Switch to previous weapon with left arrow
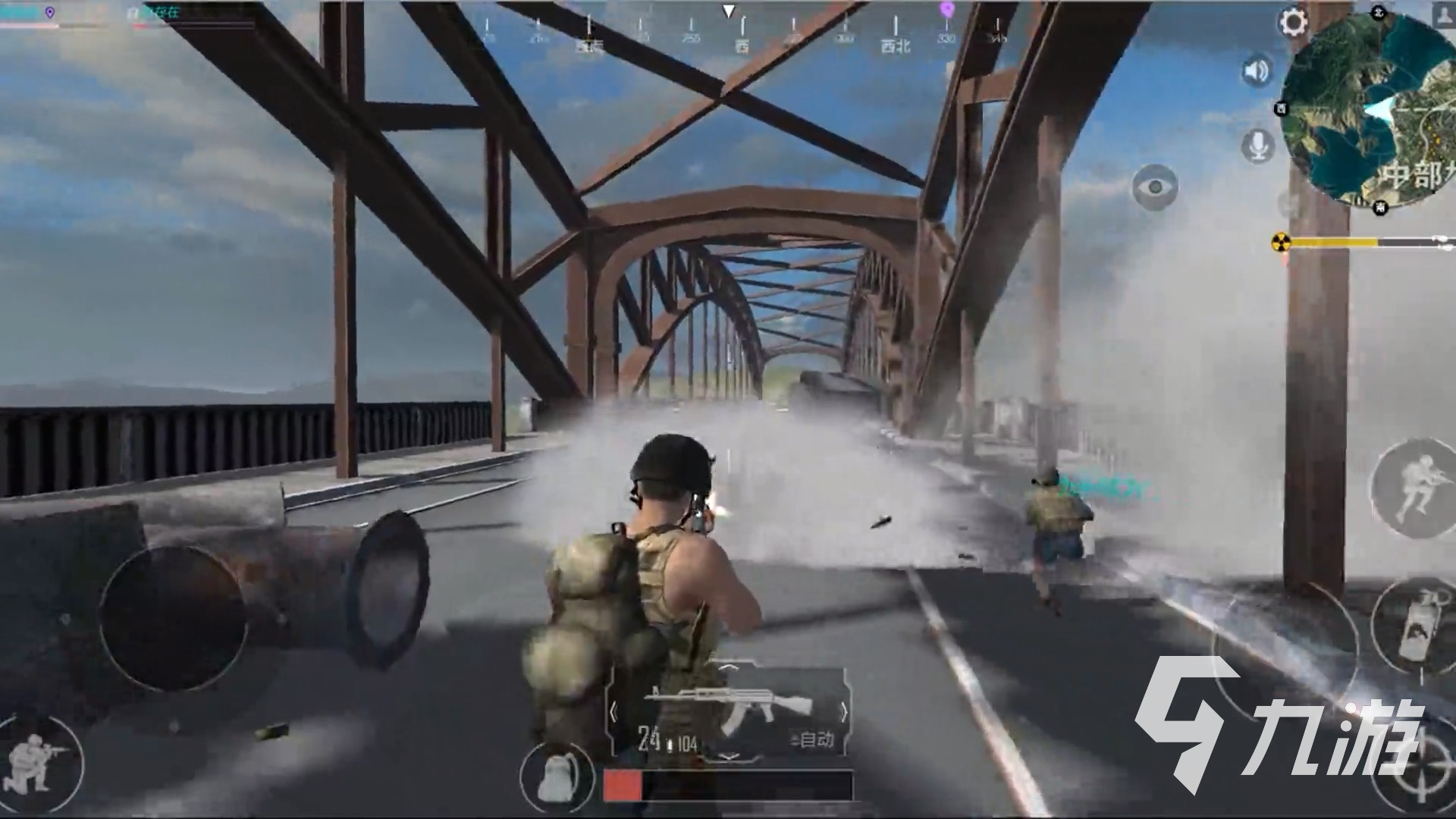Screen dimensions: 1456x819 point(614,713)
